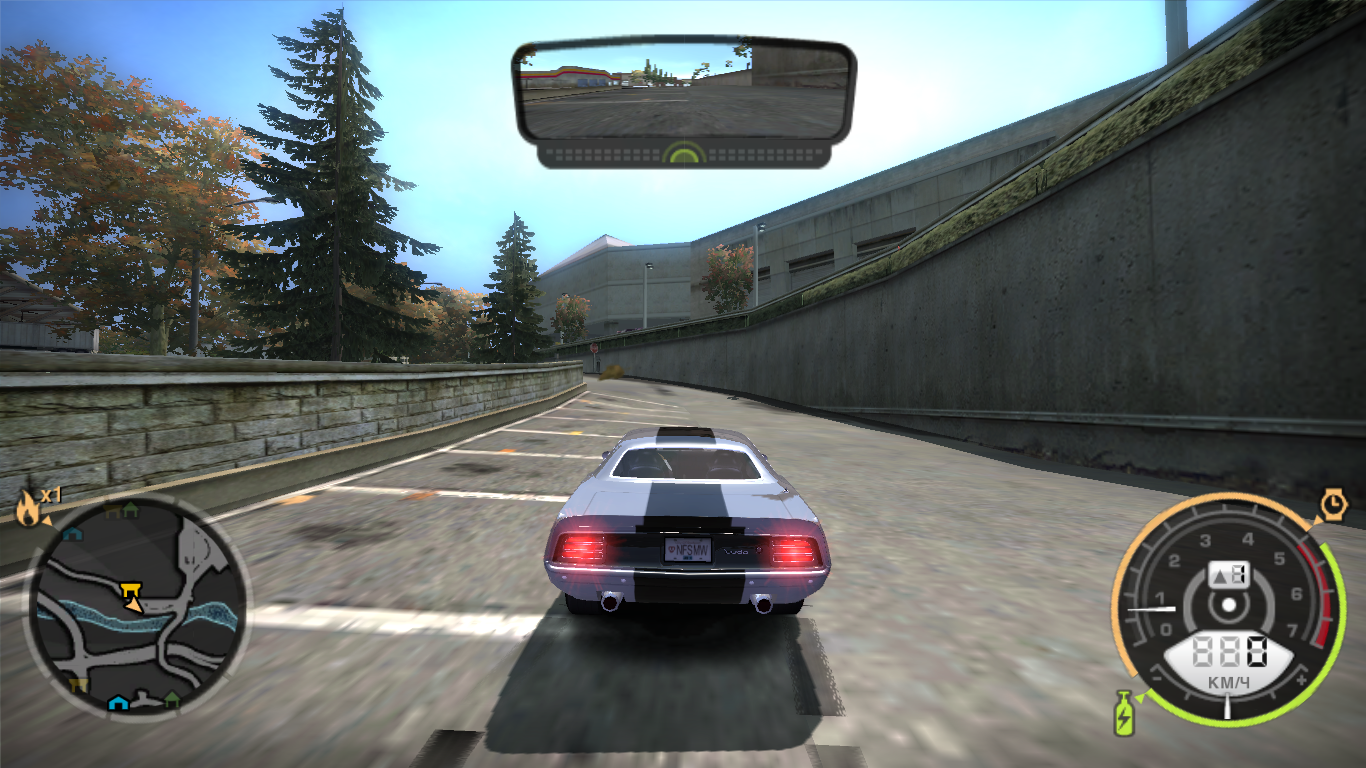Click the player arrow on the minimap
Viewport: 1366px width, 768px height.
coord(134,605)
